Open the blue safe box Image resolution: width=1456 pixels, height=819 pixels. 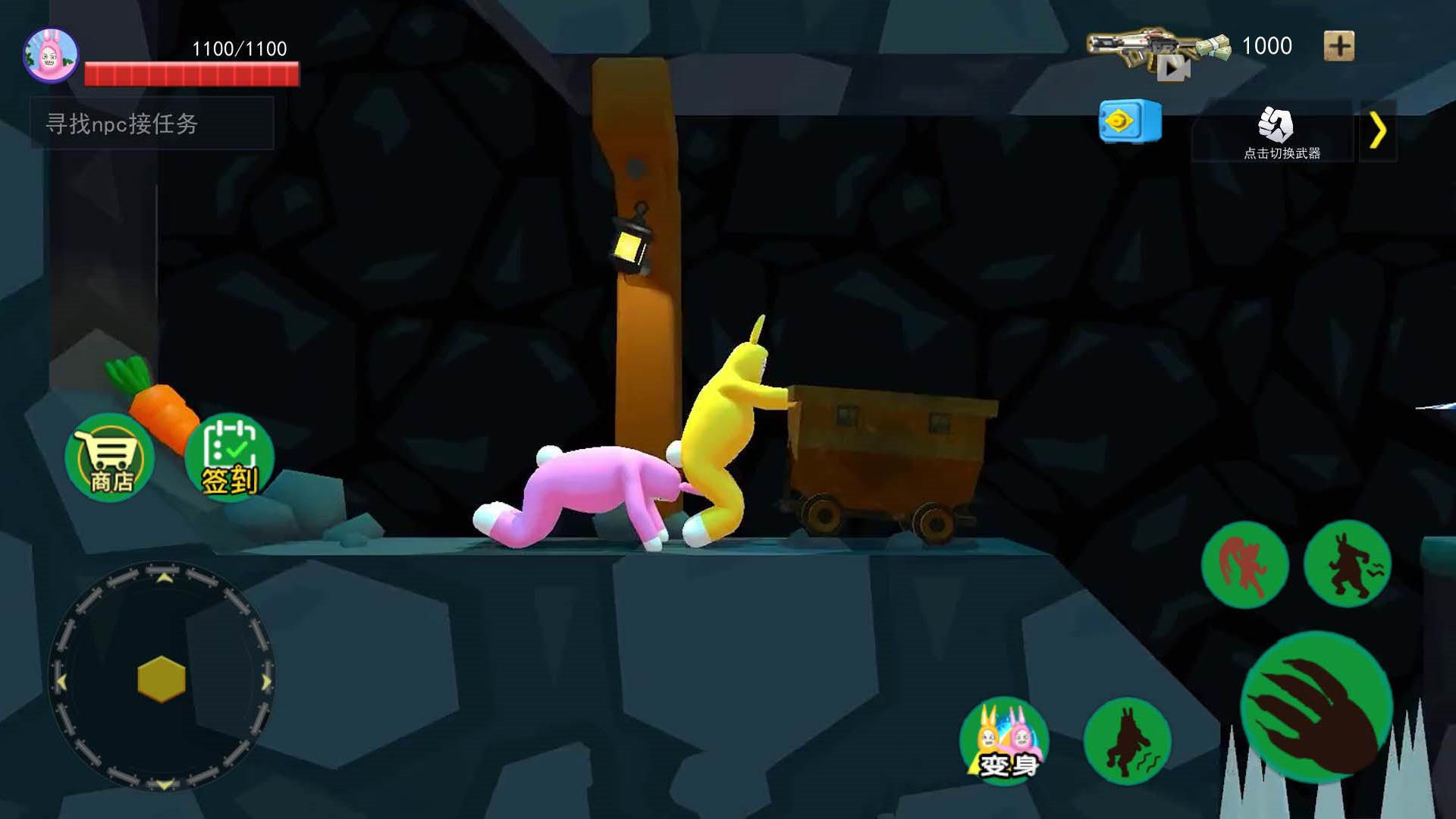[x=1130, y=121]
